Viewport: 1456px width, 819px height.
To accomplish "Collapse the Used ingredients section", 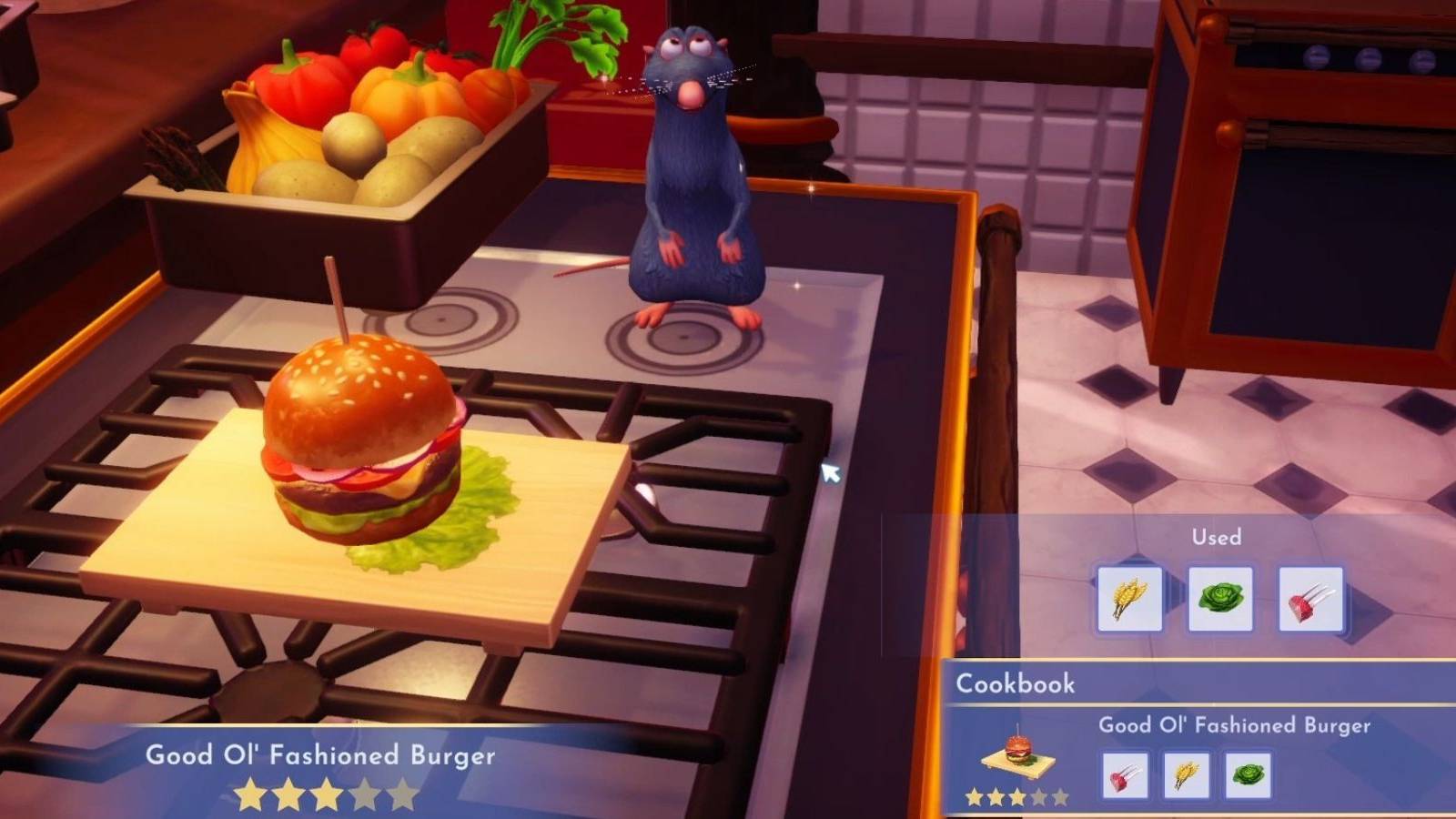I will point(1216,538).
